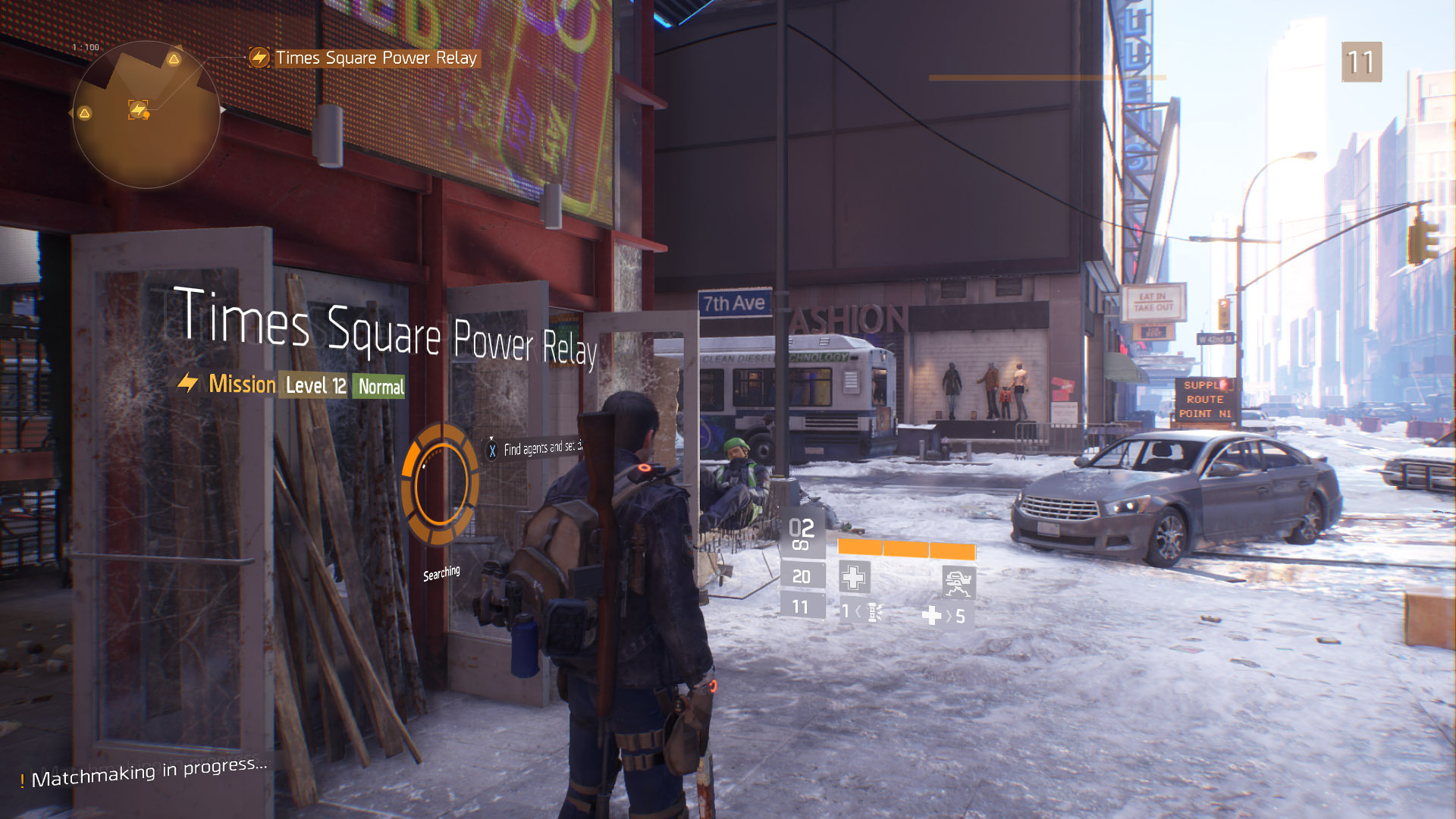The height and width of the screenshot is (819, 1456).
Task: Select the Normal difficulty tag
Action: click(381, 387)
